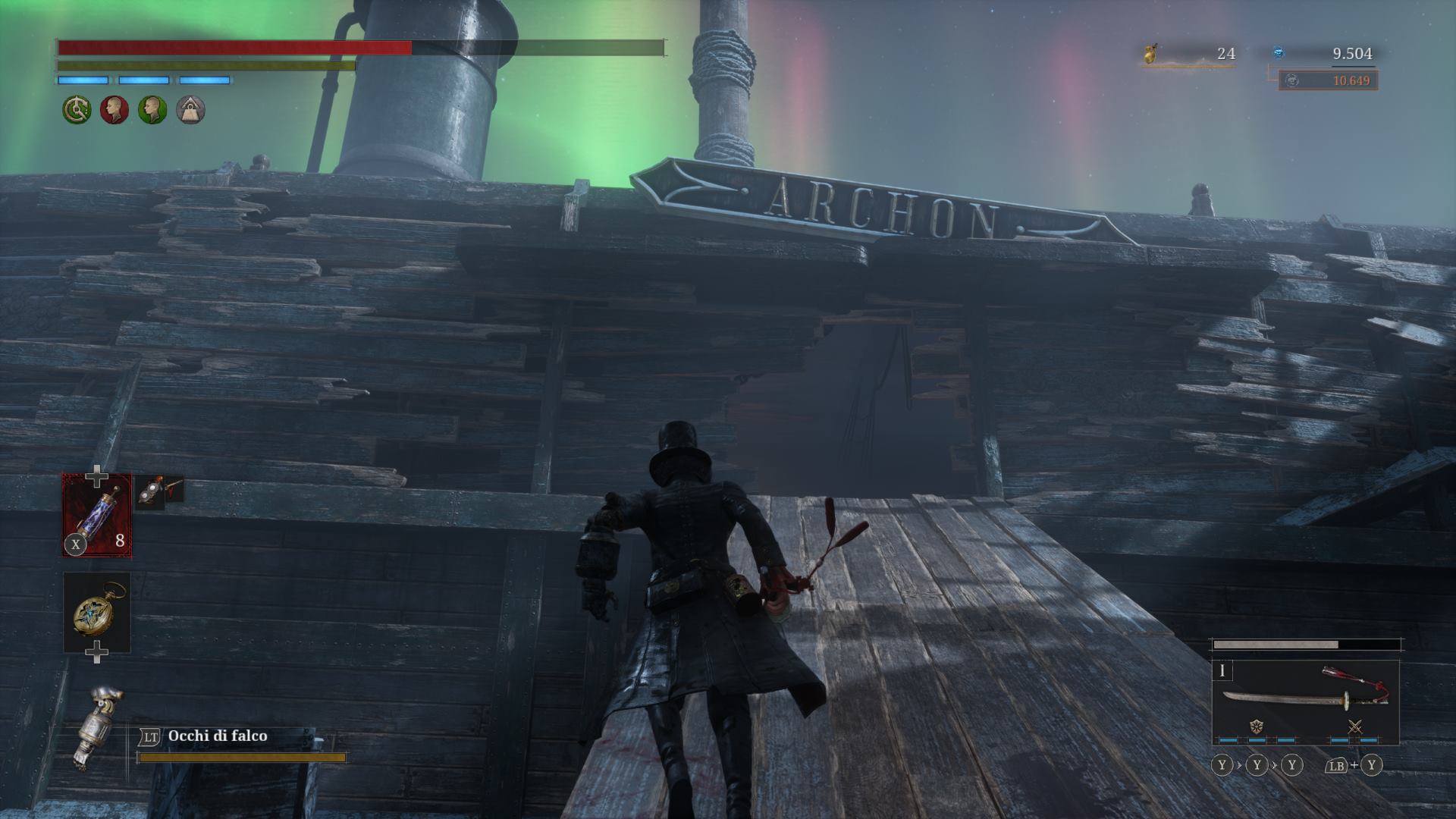Click the gold coin fruit counter icon
1456x819 pixels.
[1152, 54]
